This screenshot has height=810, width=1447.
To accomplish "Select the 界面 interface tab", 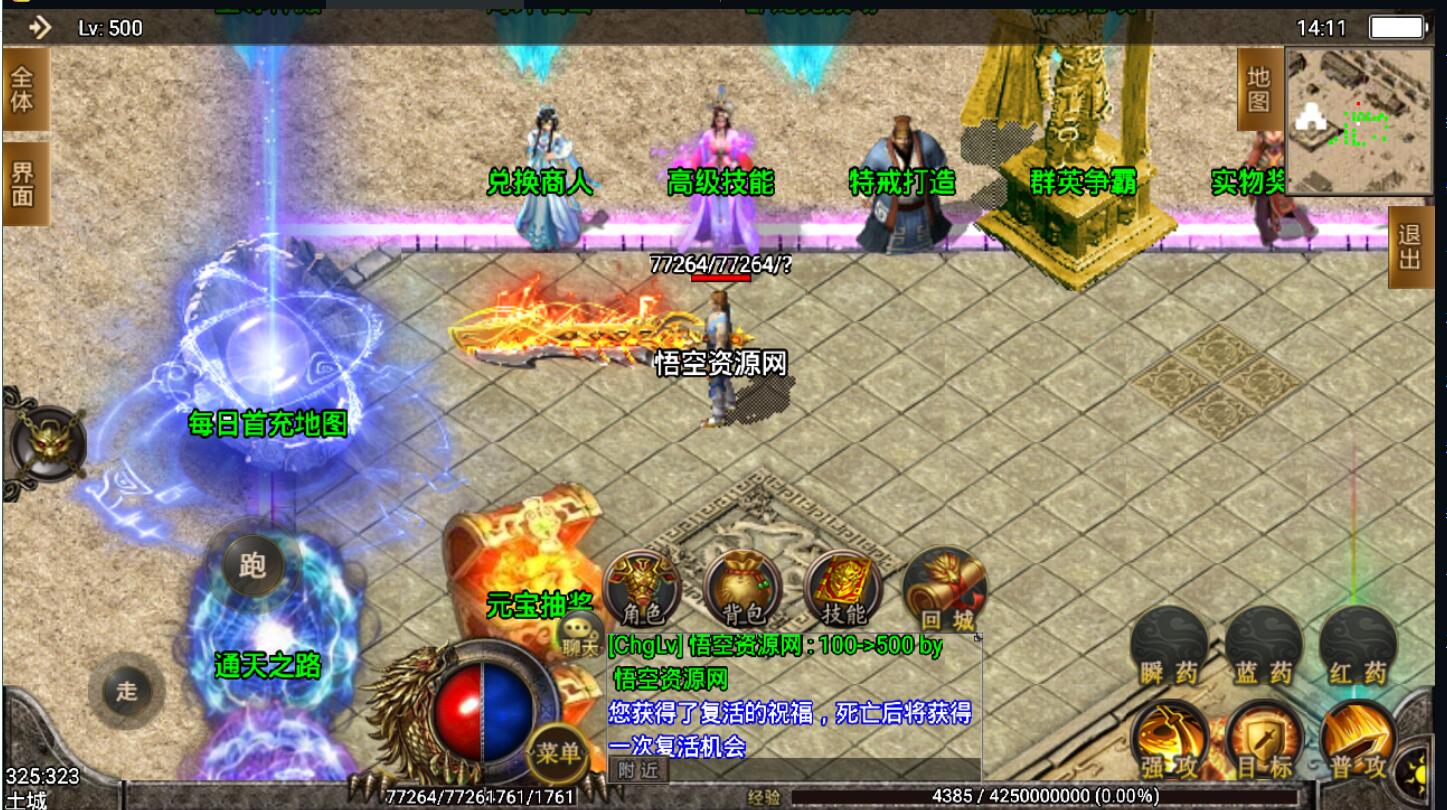I will (23, 183).
